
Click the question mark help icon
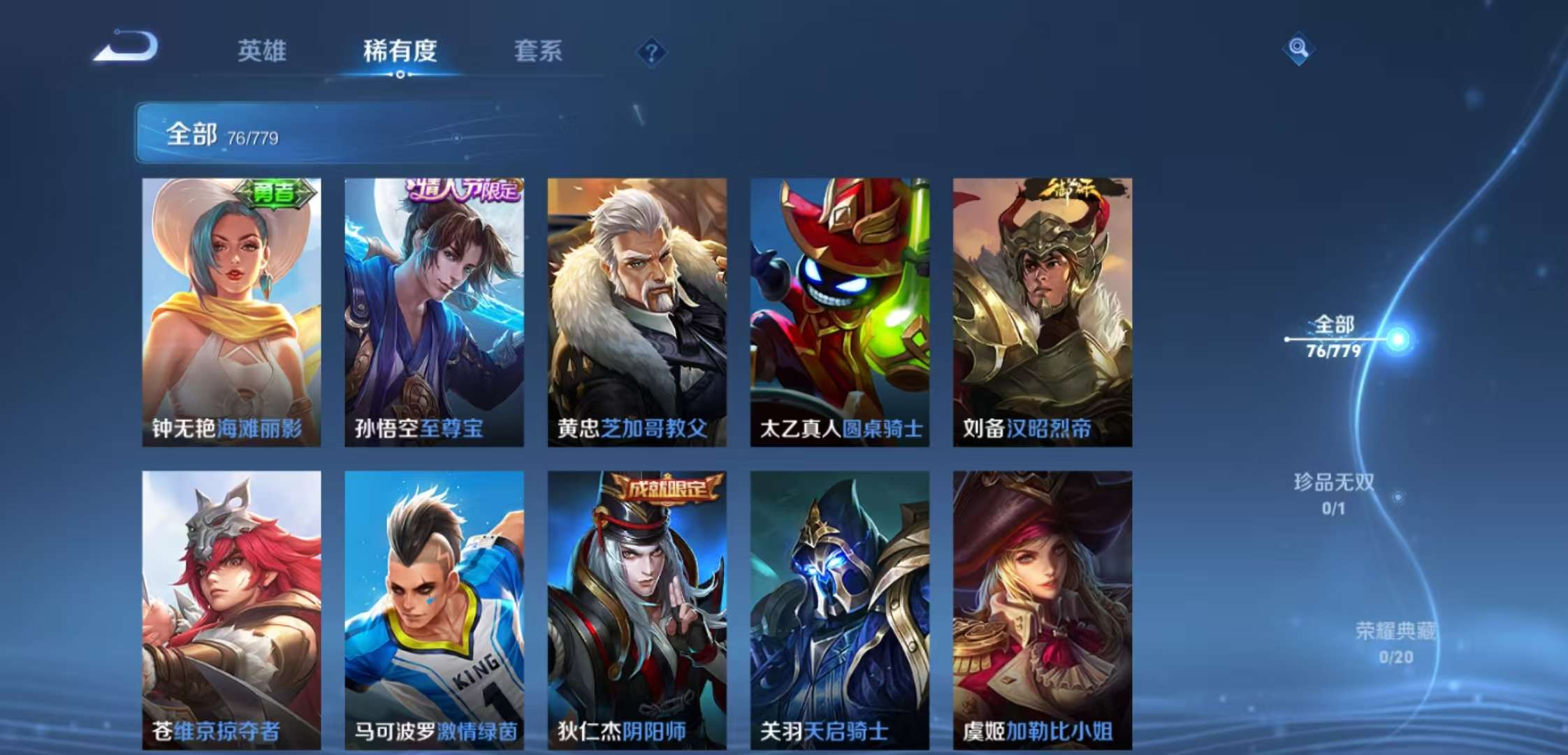click(652, 51)
